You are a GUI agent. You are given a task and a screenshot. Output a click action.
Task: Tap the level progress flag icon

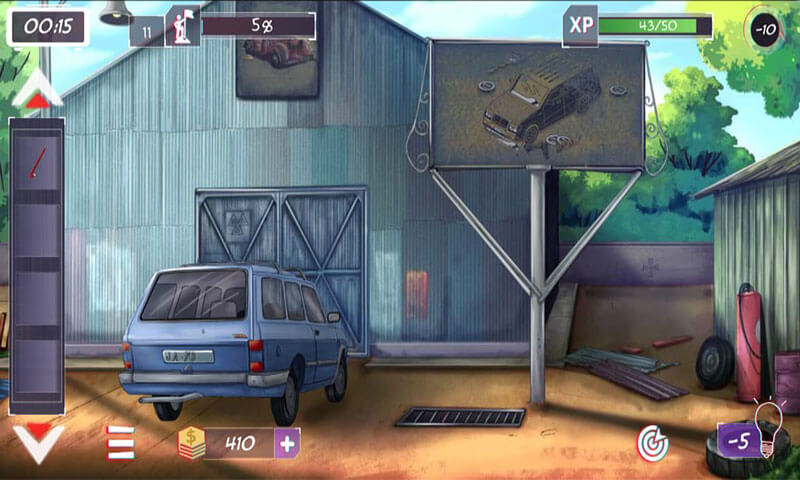183,26
